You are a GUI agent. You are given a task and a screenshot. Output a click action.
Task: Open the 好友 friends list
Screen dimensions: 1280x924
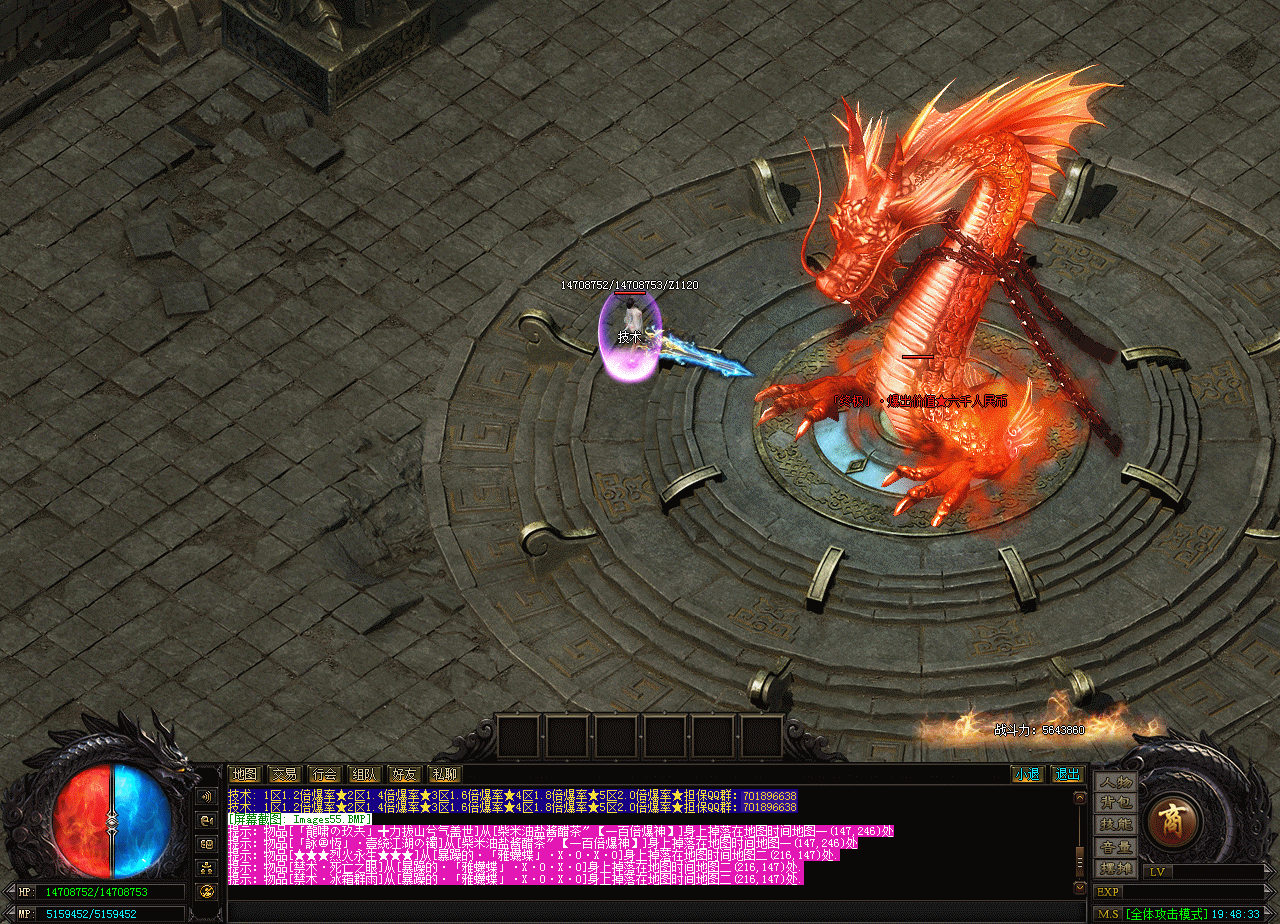coord(404,774)
